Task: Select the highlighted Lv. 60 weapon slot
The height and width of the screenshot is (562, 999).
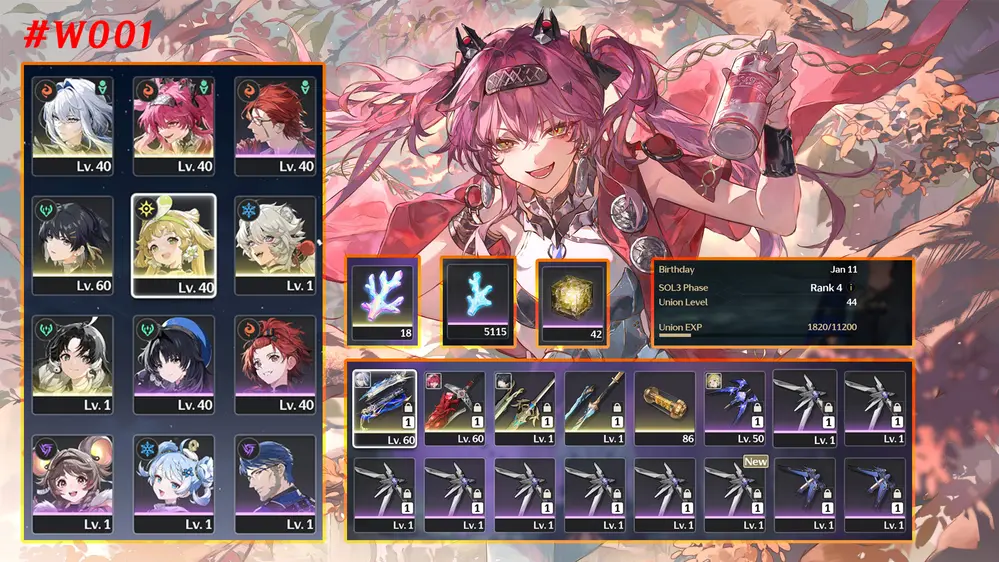Action: coord(385,408)
